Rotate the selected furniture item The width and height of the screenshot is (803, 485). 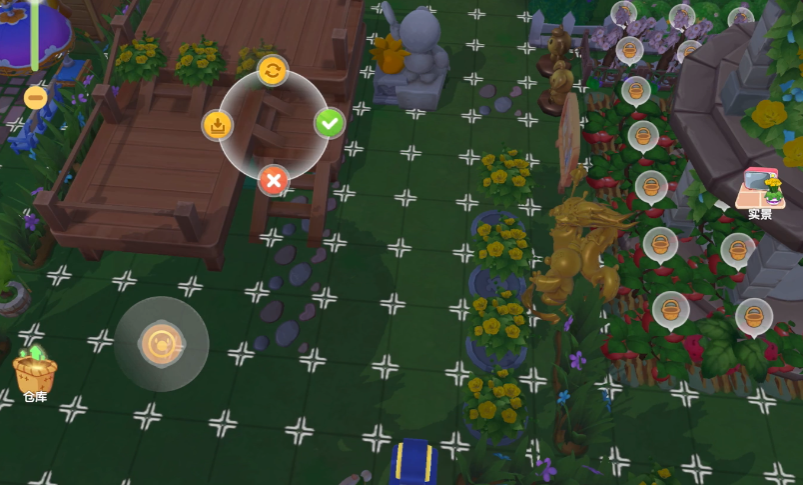coord(272,70)
